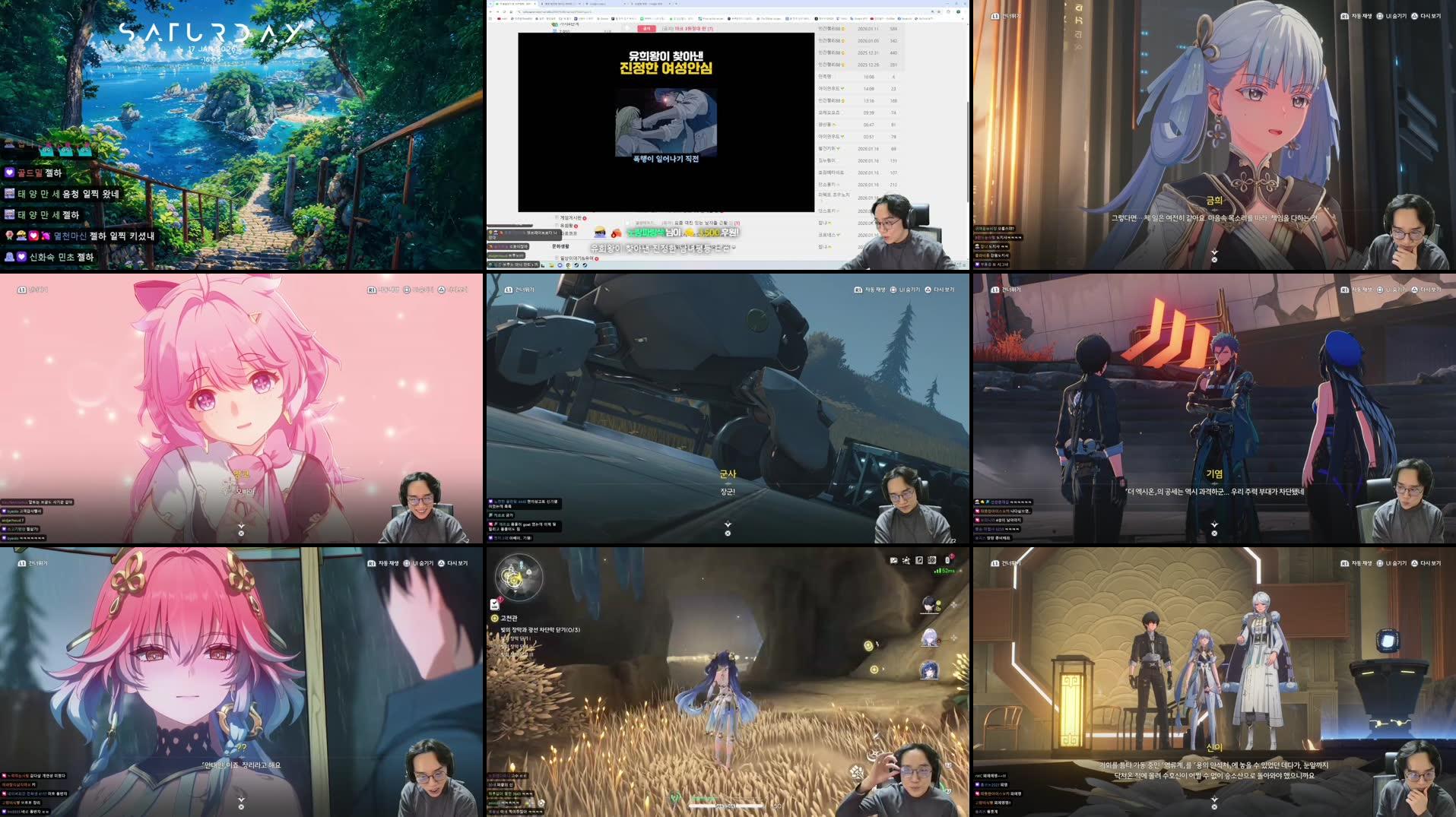
Task: Click the event notice icon beside the ping display
Action: 947,560
